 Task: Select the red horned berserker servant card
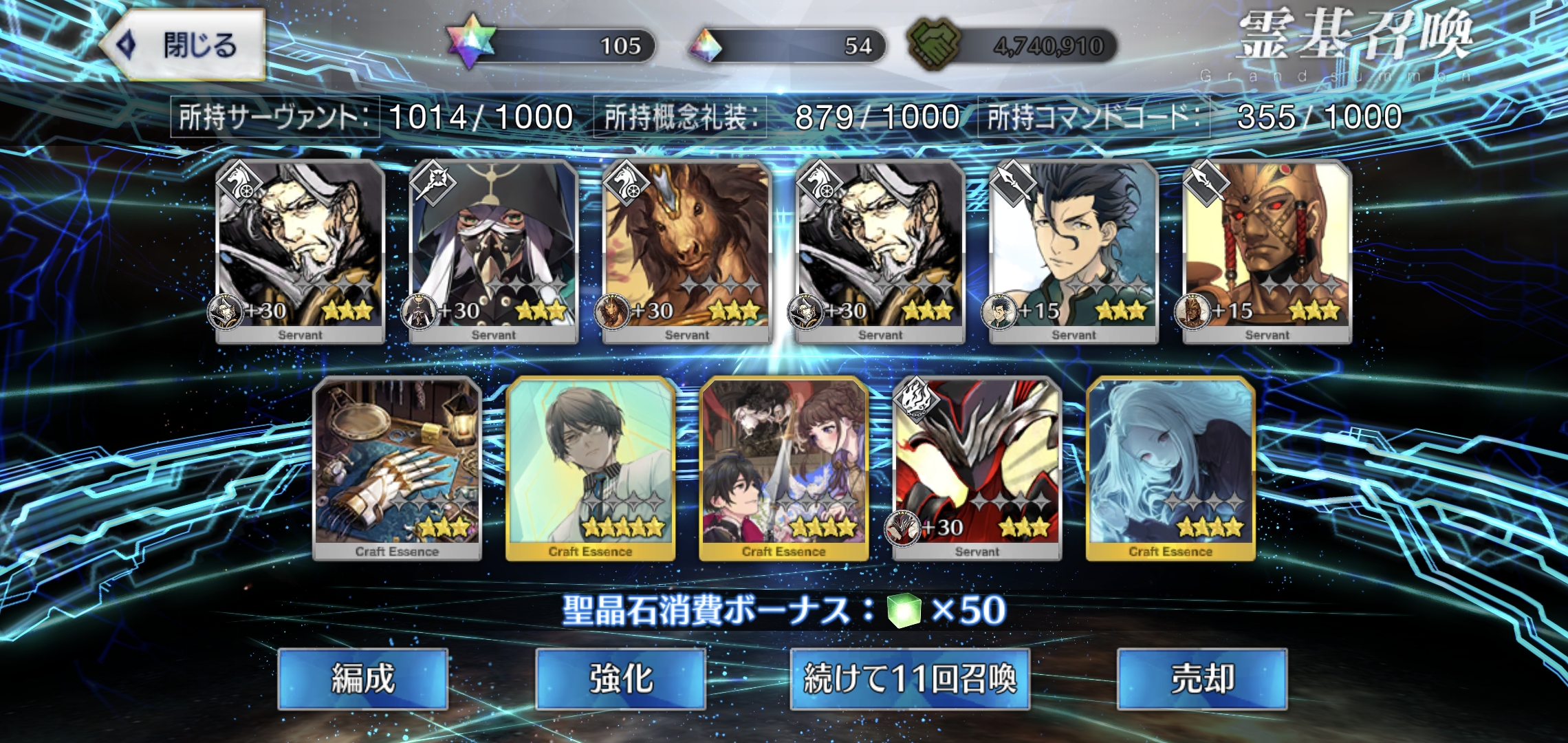pyautogui.click(x=977, y=468)
